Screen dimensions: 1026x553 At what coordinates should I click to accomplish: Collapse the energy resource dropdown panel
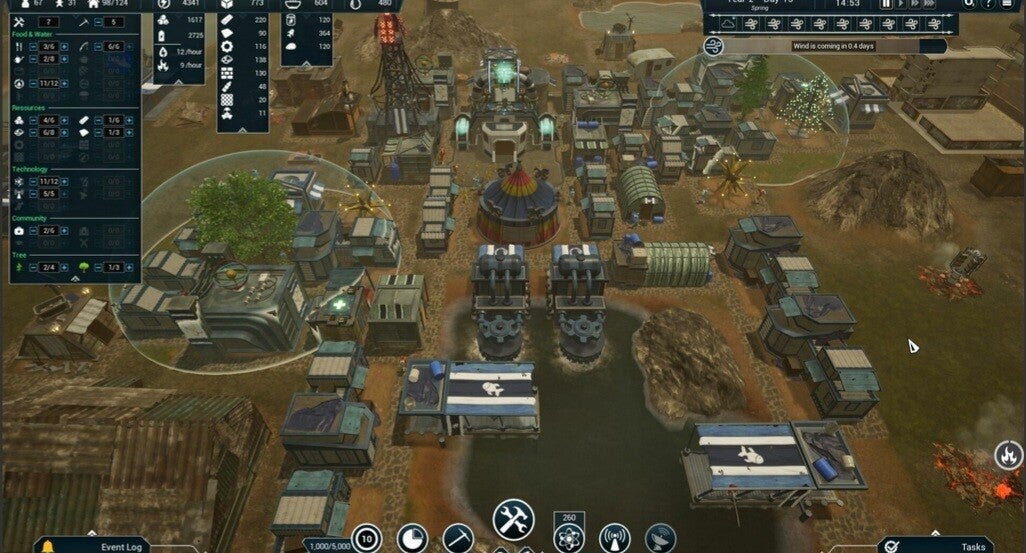point(180,82)
